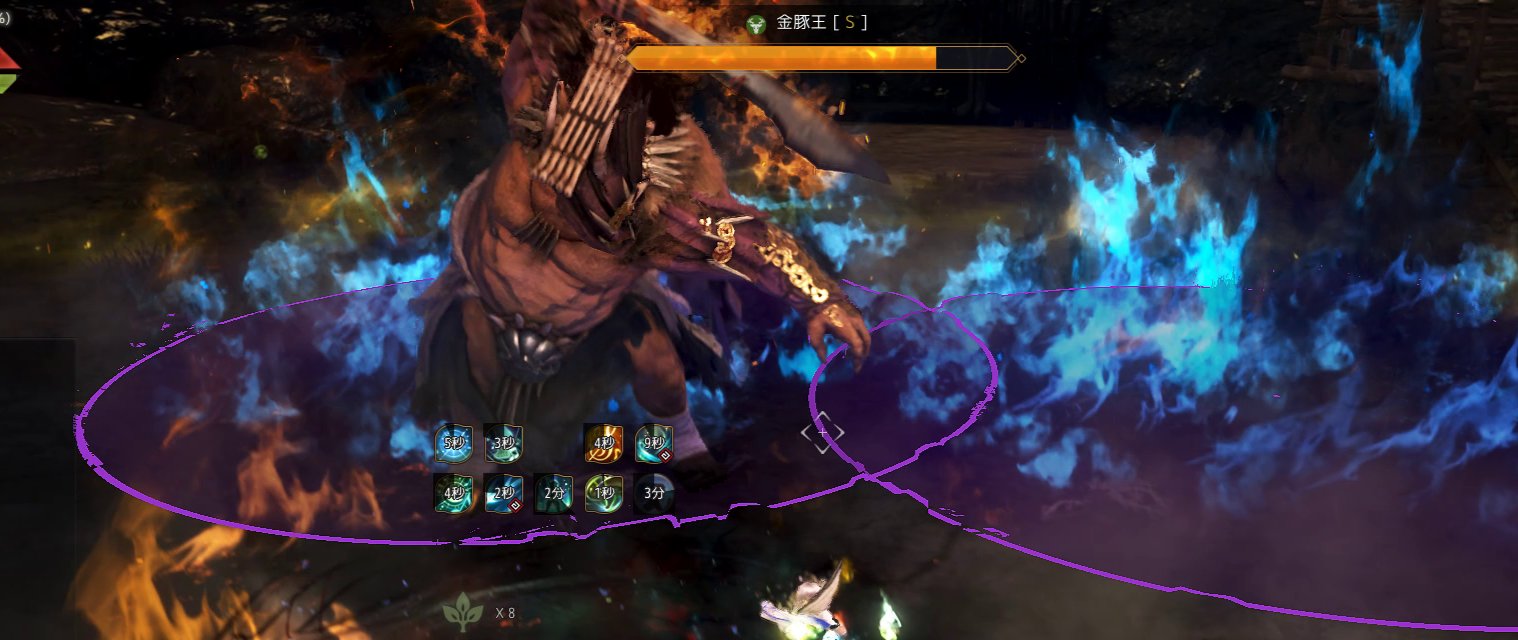This screenshot has width=1518, height=640.
Task: Use the leaf herb item with X 8
Action: pos(463,611)
